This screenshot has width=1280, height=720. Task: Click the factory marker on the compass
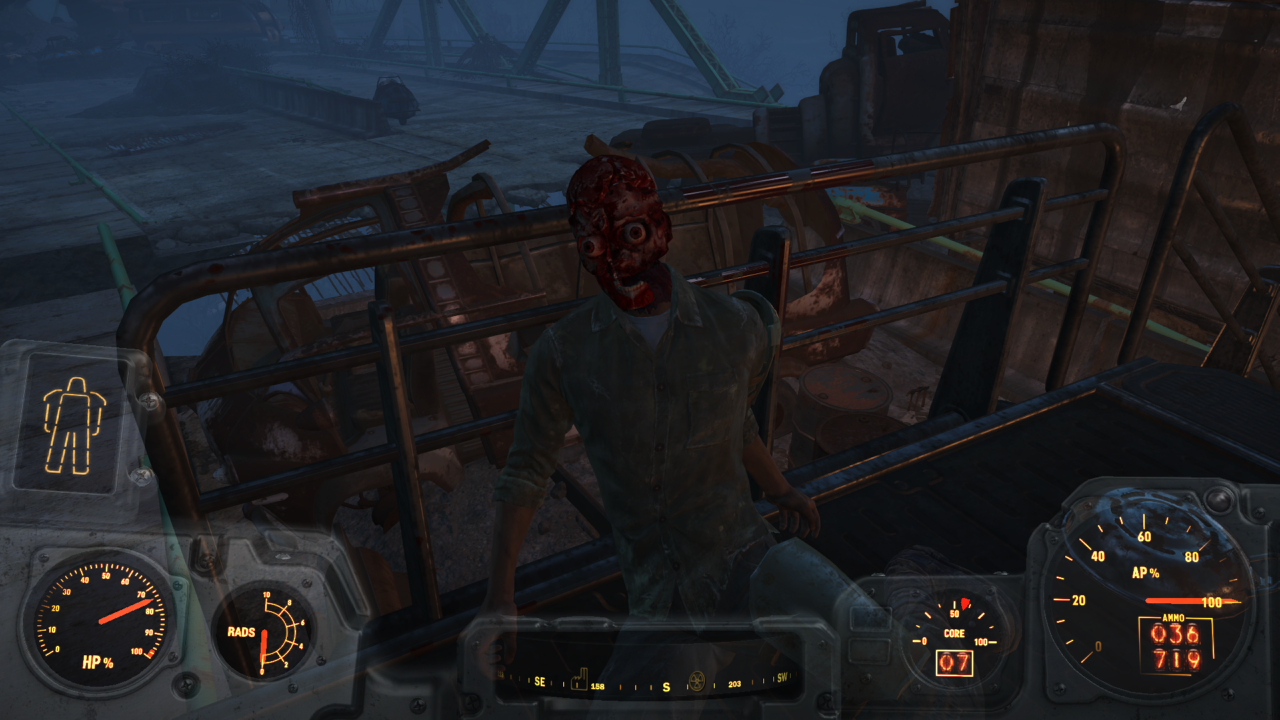(577, 684)
